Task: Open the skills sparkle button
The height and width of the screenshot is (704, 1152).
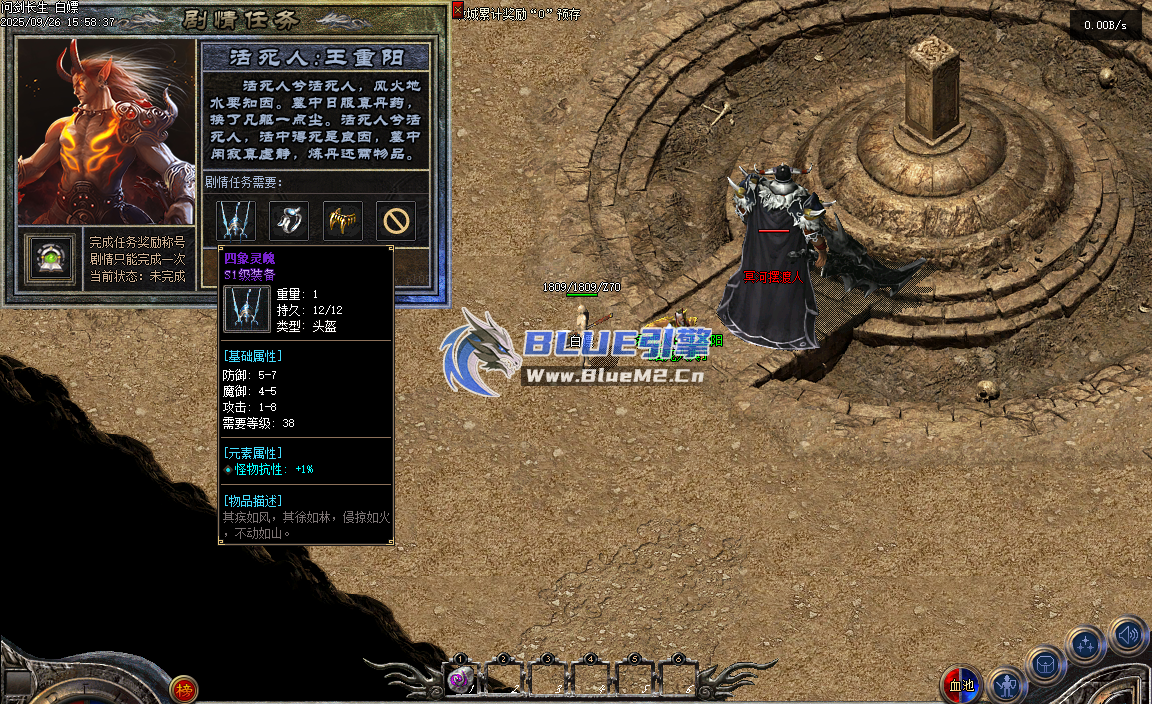Action: (x=1085, y=644)
